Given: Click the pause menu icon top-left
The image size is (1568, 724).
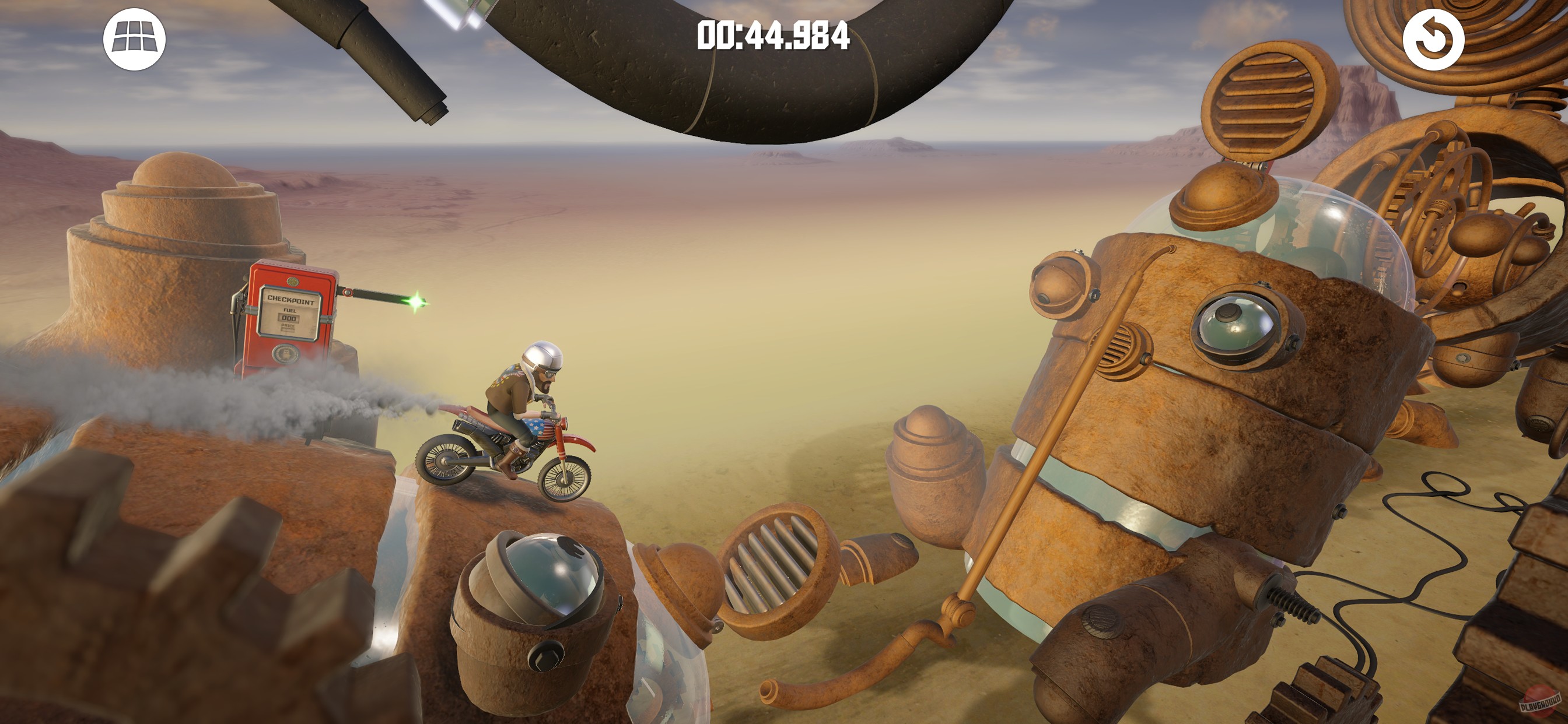Looking at the screenshot, I should click(135, 39).
